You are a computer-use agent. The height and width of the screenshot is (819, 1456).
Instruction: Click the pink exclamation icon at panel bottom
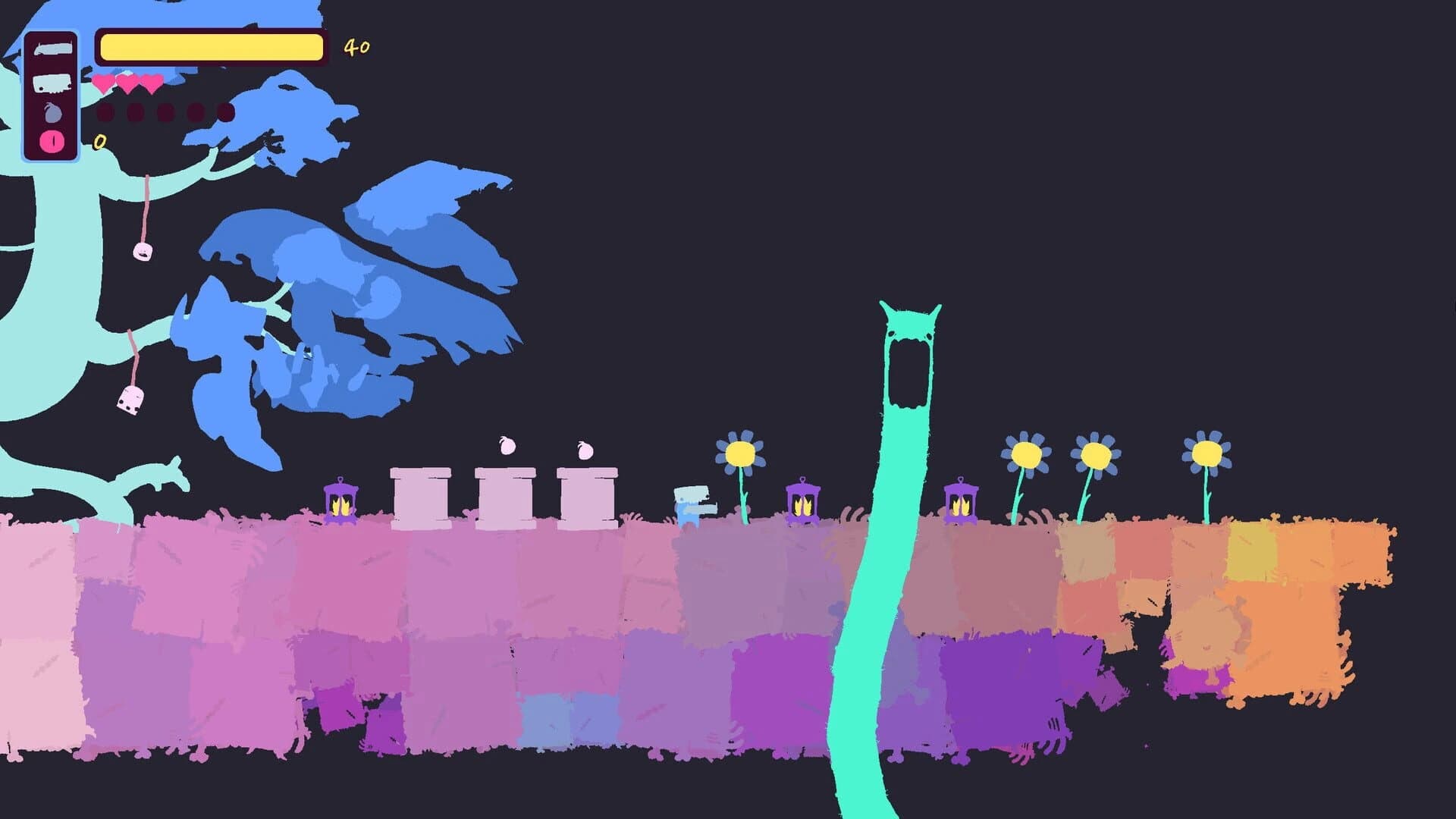point(52,141)
